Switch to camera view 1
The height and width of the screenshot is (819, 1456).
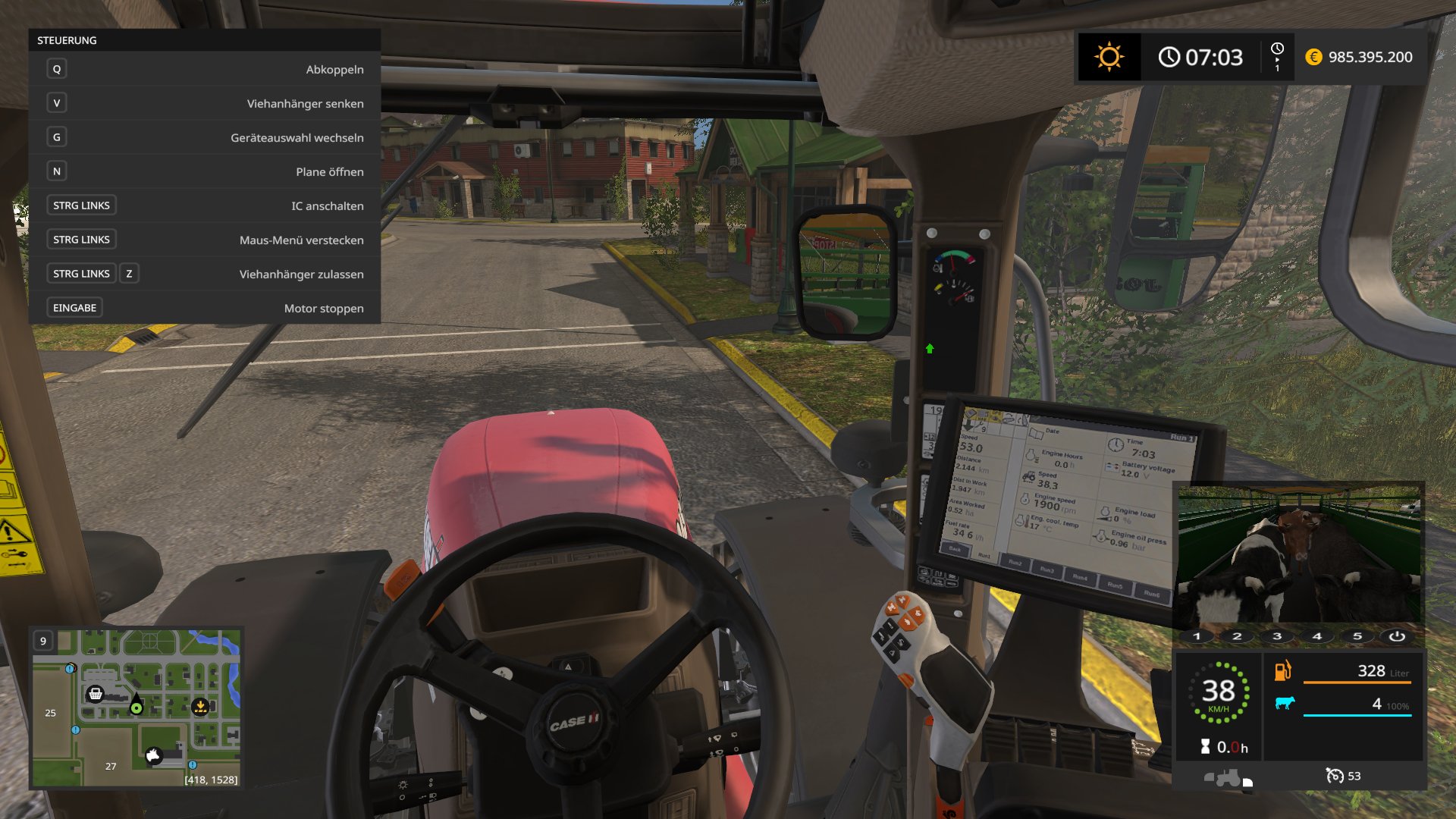1197,636
